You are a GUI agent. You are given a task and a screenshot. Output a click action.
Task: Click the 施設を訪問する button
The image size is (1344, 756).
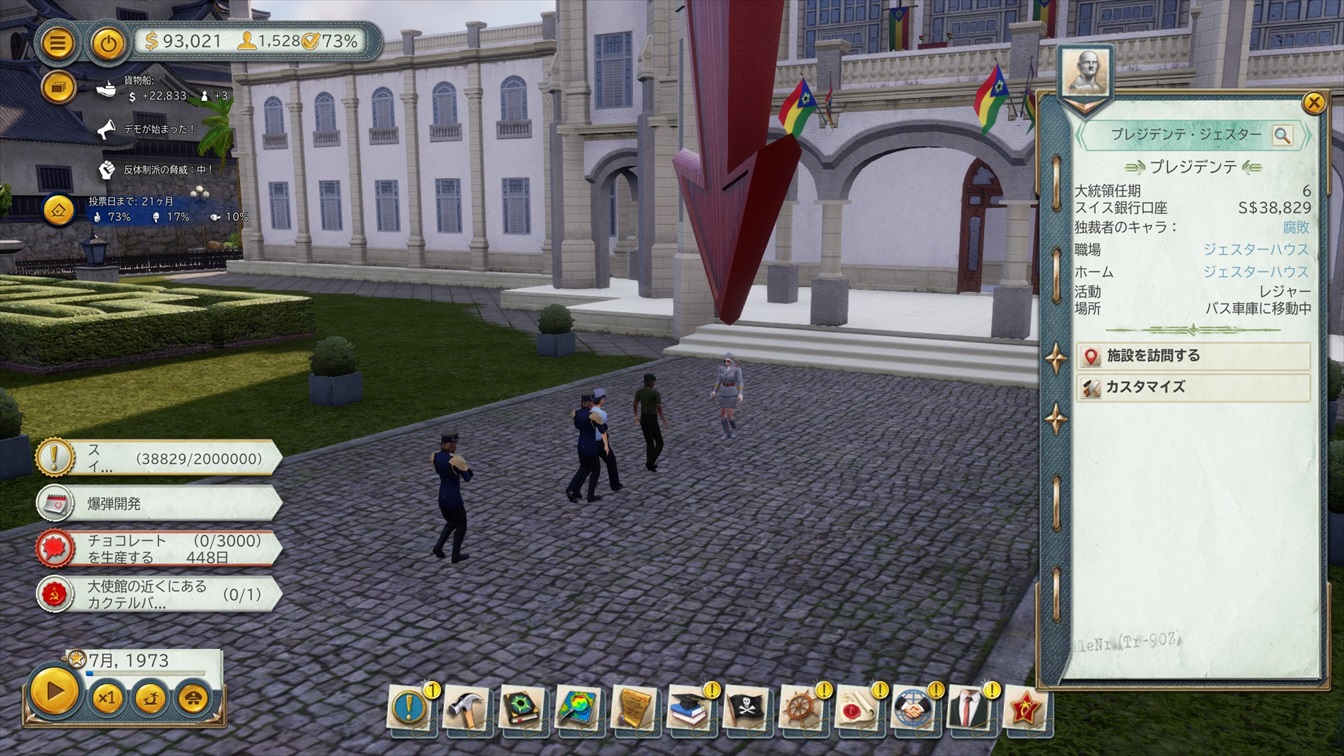click(x=1193, y=356)
